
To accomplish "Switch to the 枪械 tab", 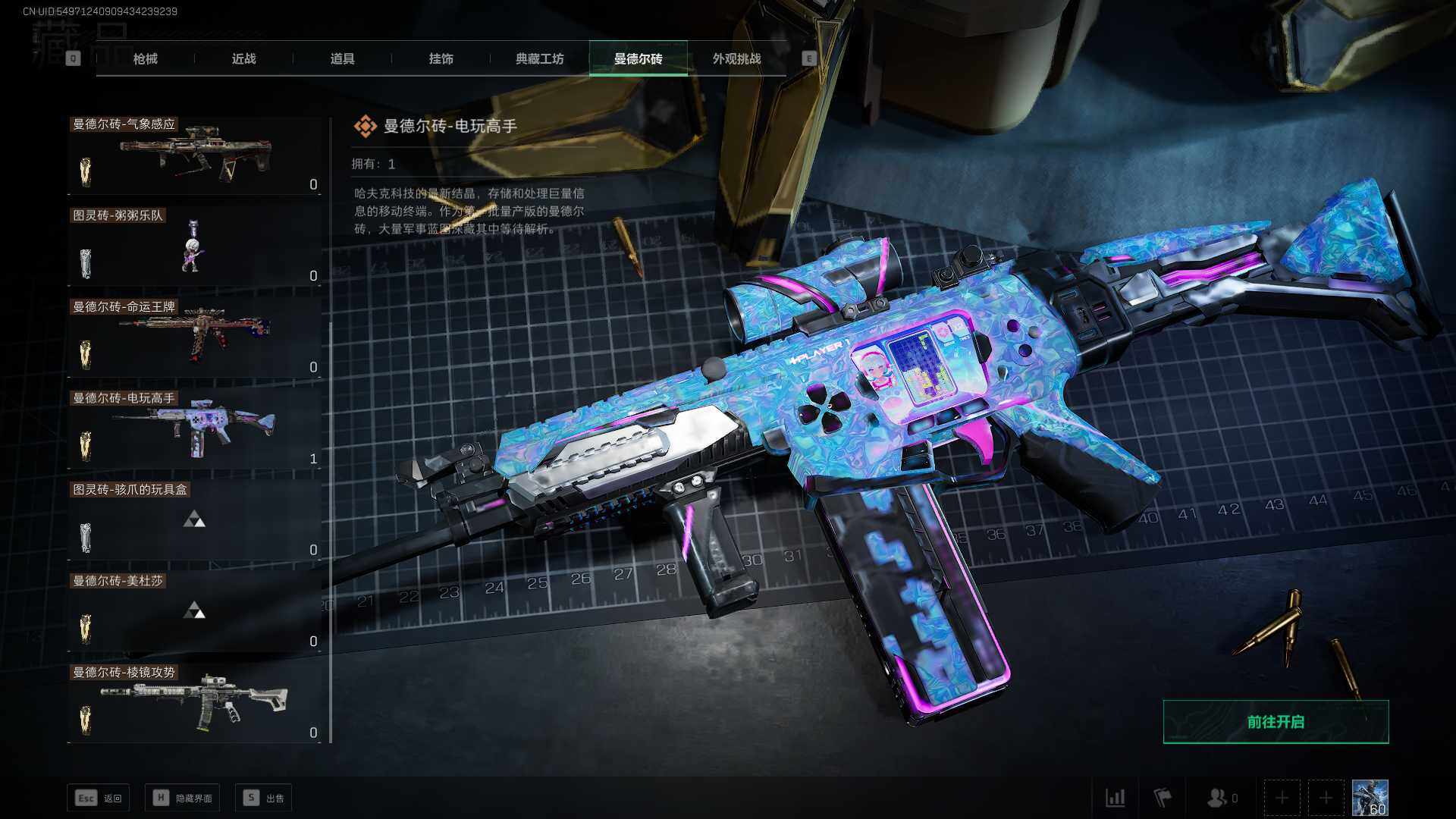I will pos(145,58).
